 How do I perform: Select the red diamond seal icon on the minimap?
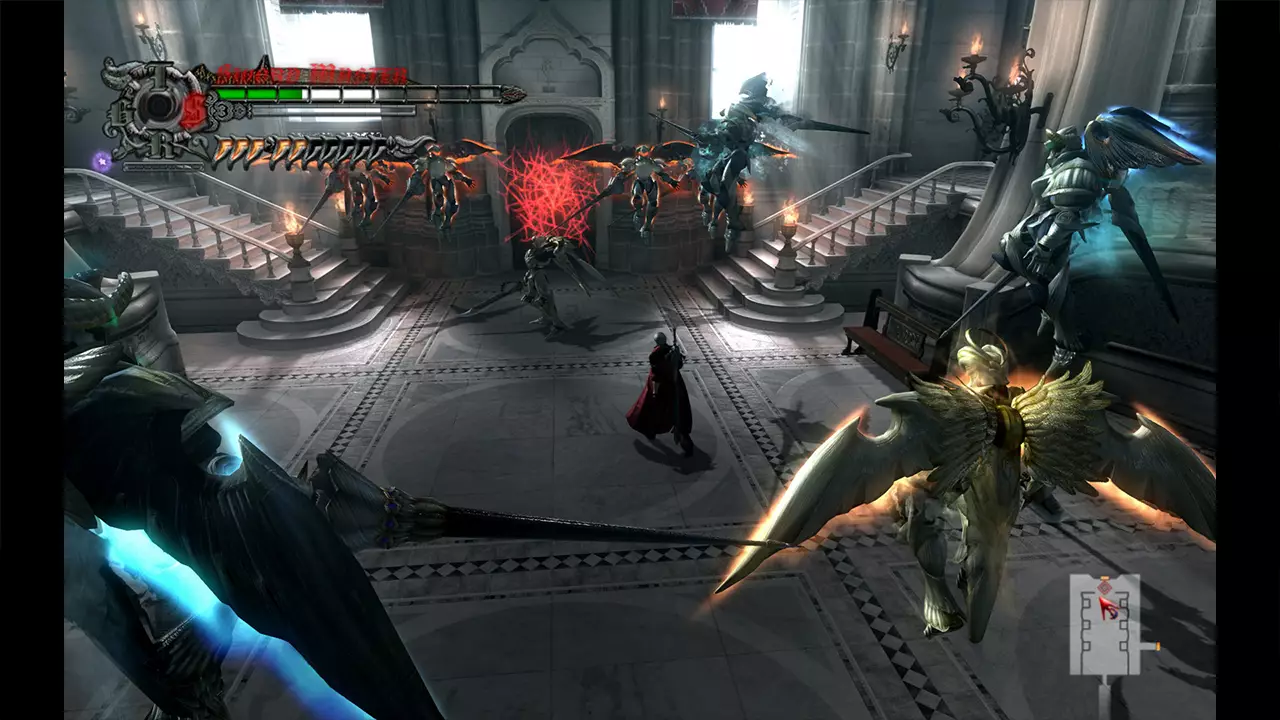click(1105, 587)
